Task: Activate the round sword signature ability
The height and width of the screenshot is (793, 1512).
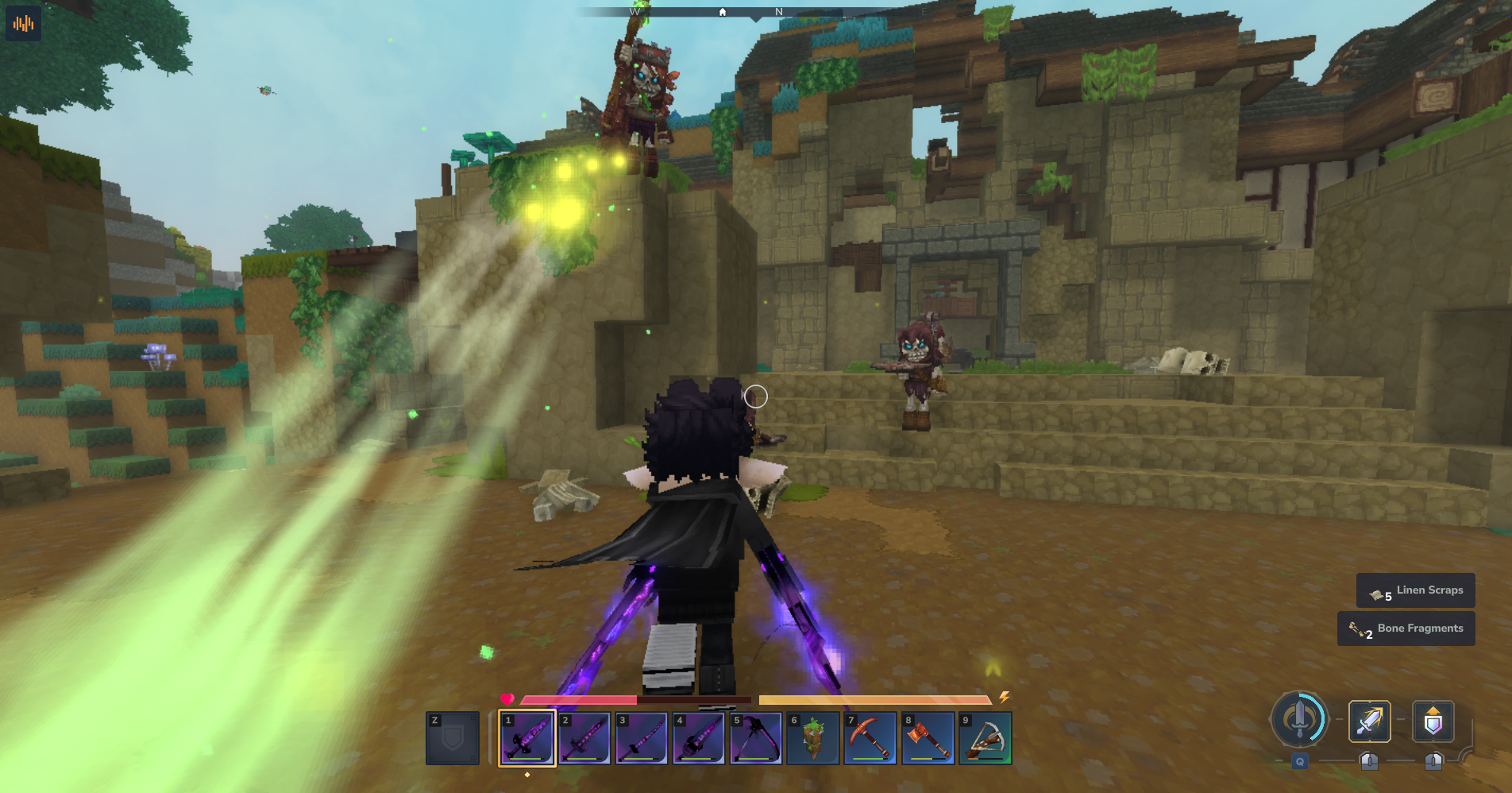Action: click(1299, 720)
